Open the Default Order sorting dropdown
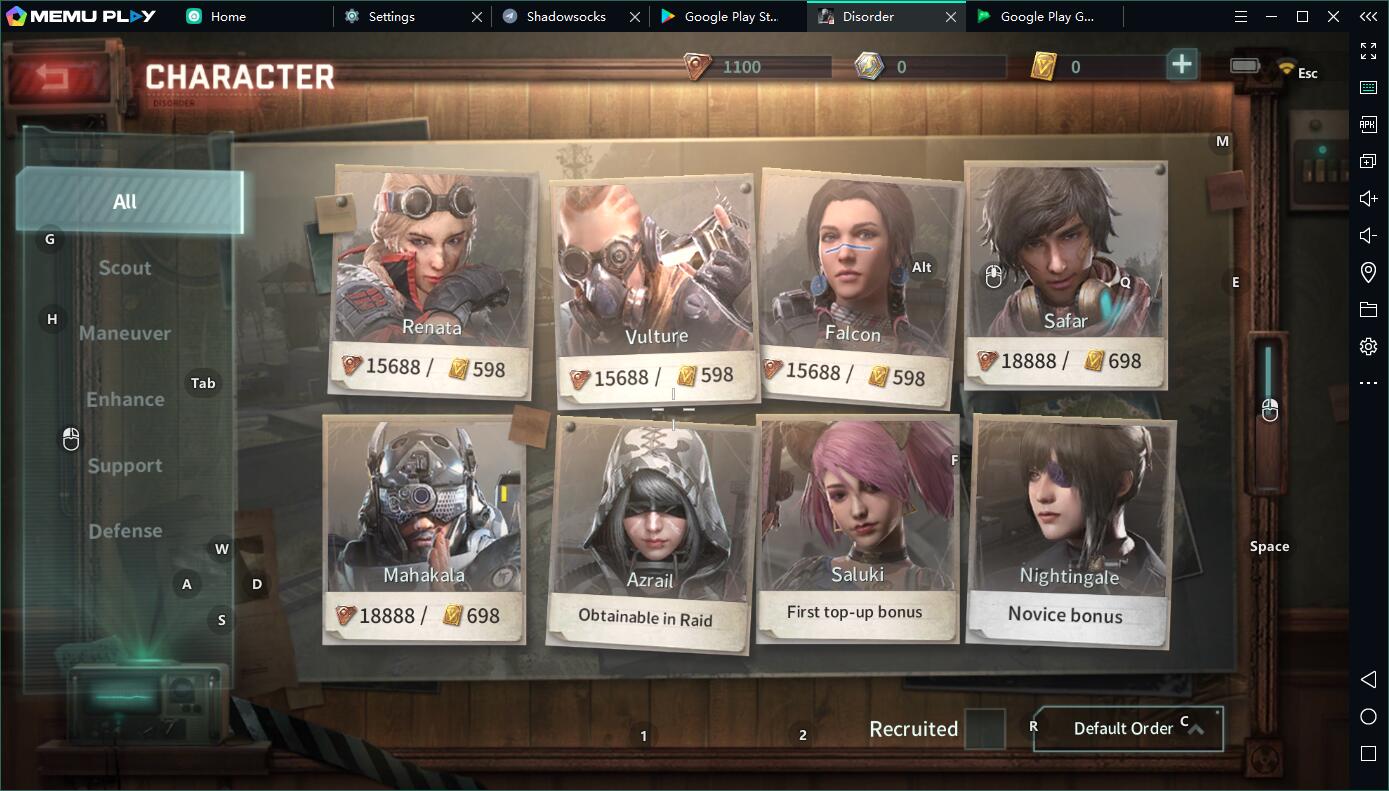Viewport: 1389px width, 791px height. [1127, 729]
